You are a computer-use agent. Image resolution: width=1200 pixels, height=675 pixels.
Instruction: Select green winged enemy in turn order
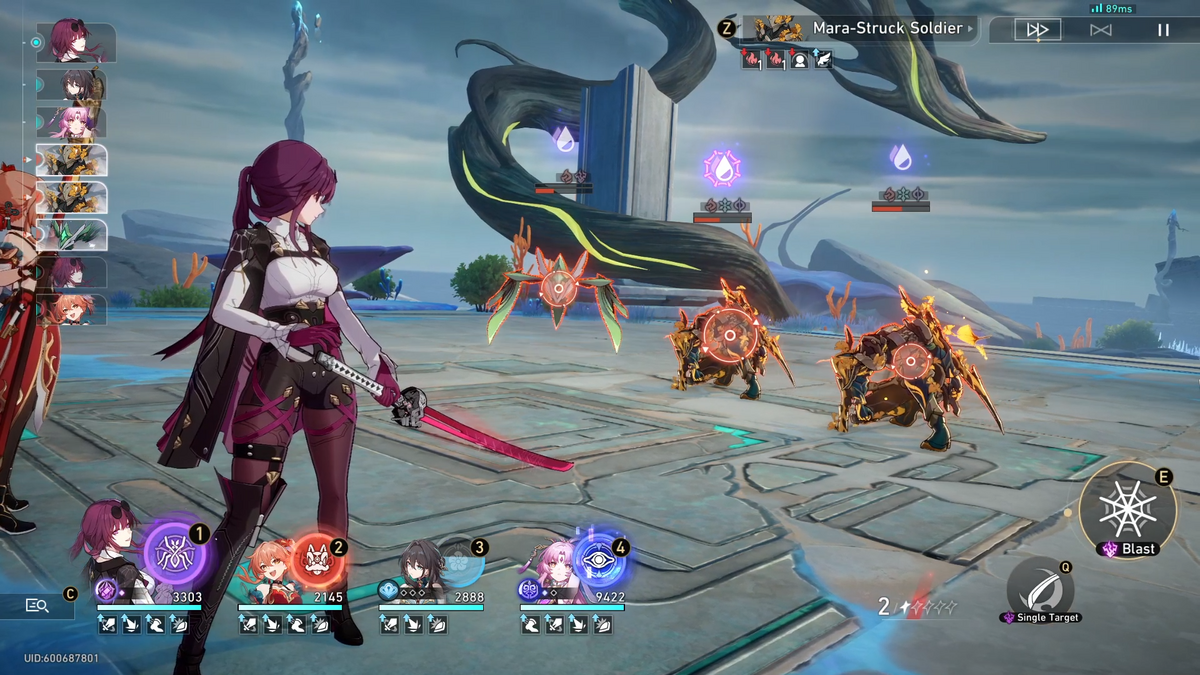pyautogui.click(x=72, y=235)
